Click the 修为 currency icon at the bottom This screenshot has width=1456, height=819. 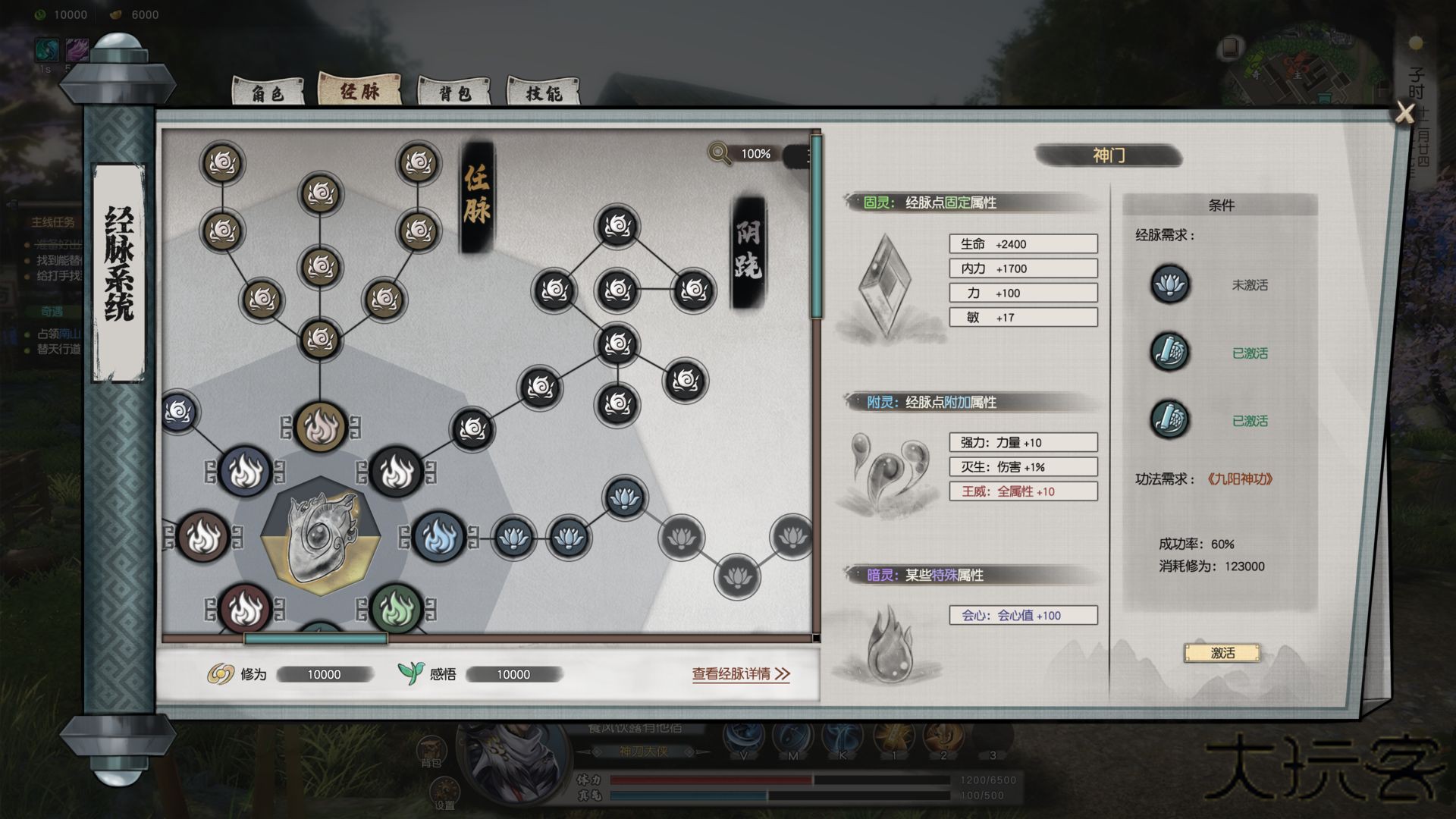(x=218, y=673)
